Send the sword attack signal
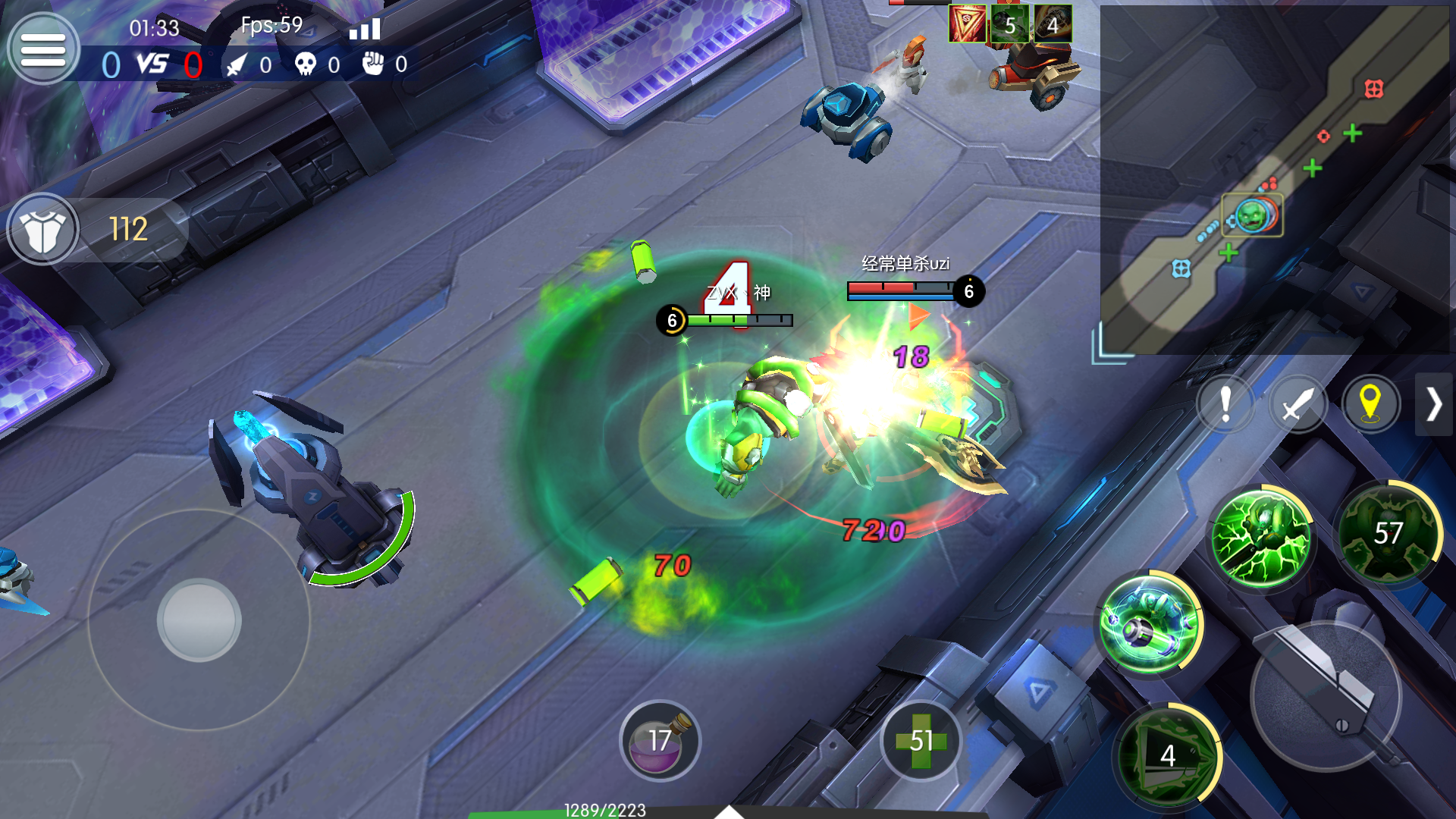 (x=1298, y=403)
